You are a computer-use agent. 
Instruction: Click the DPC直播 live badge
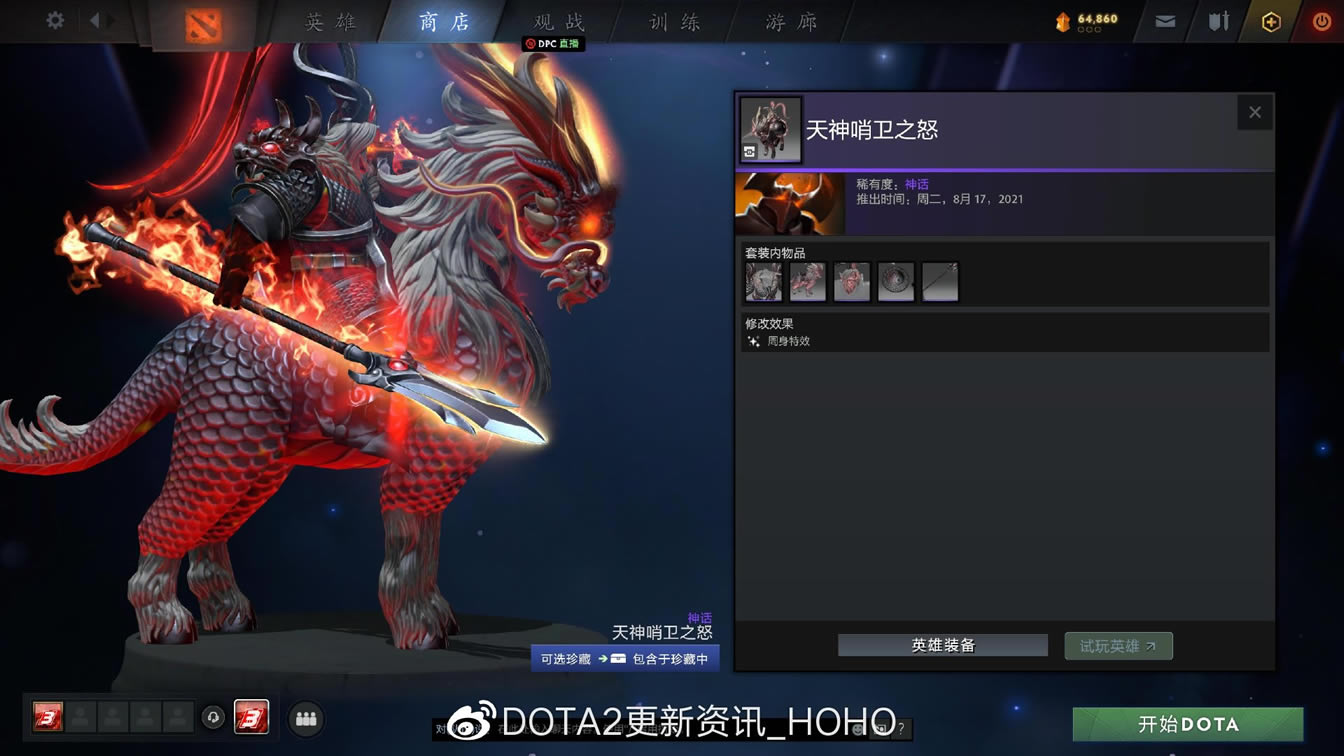(552, 43)
